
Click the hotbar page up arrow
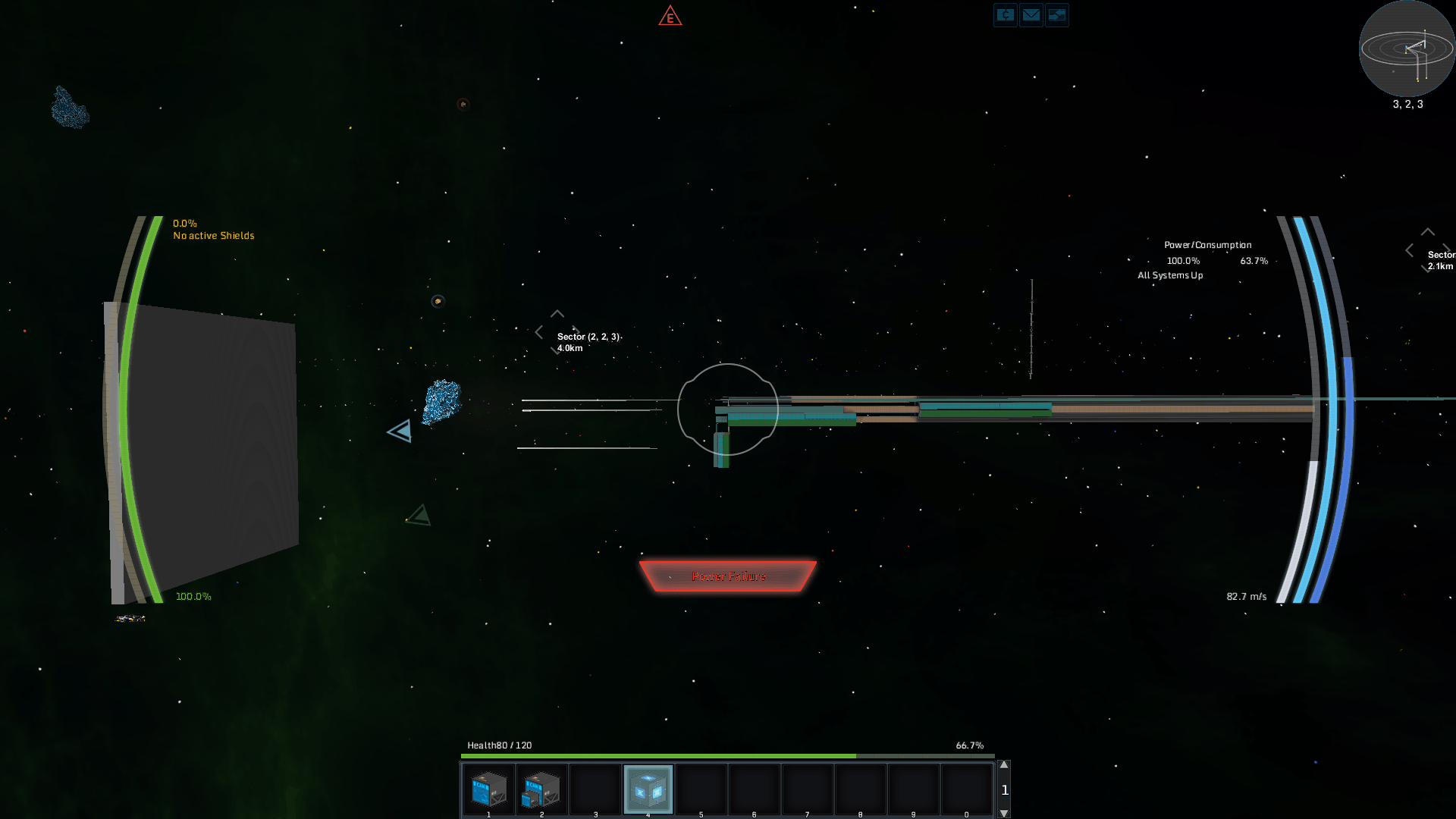pyautogui.click(x=1004, y=765)
